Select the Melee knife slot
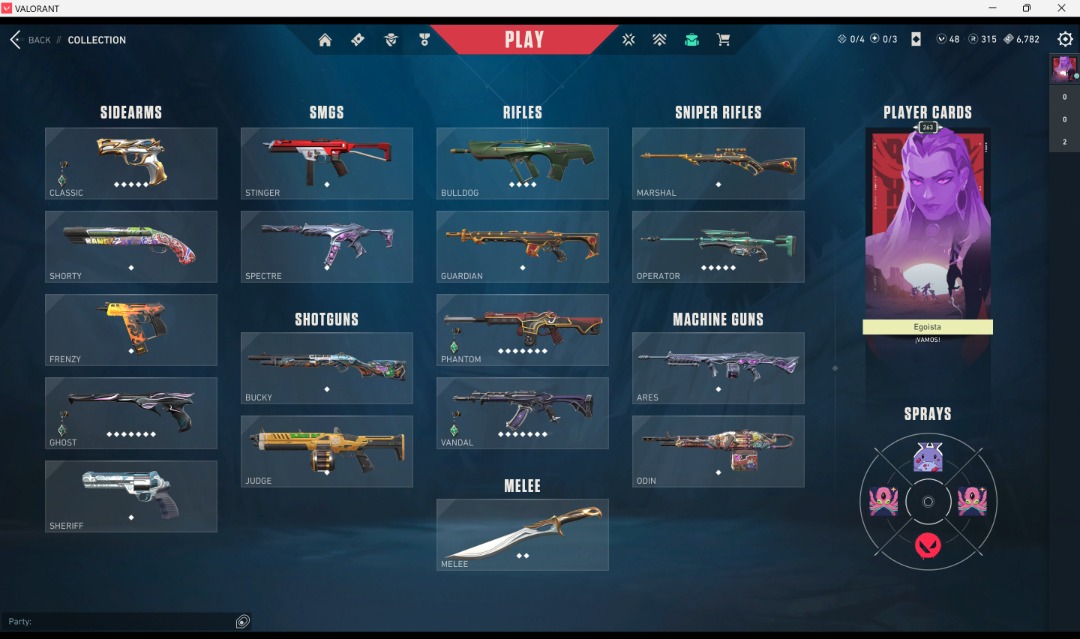Screen dimensions: 1080x639 tap(522, 535)
